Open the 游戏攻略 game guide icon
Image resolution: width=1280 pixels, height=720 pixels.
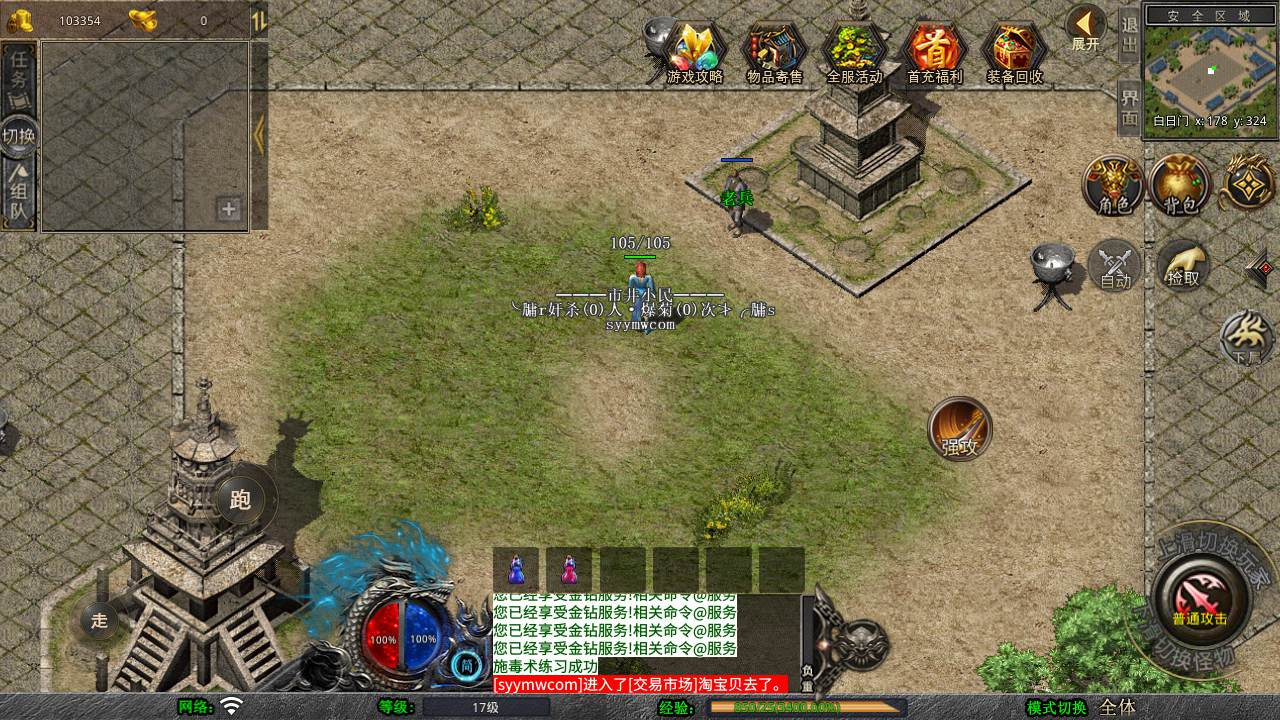(695, 51)
